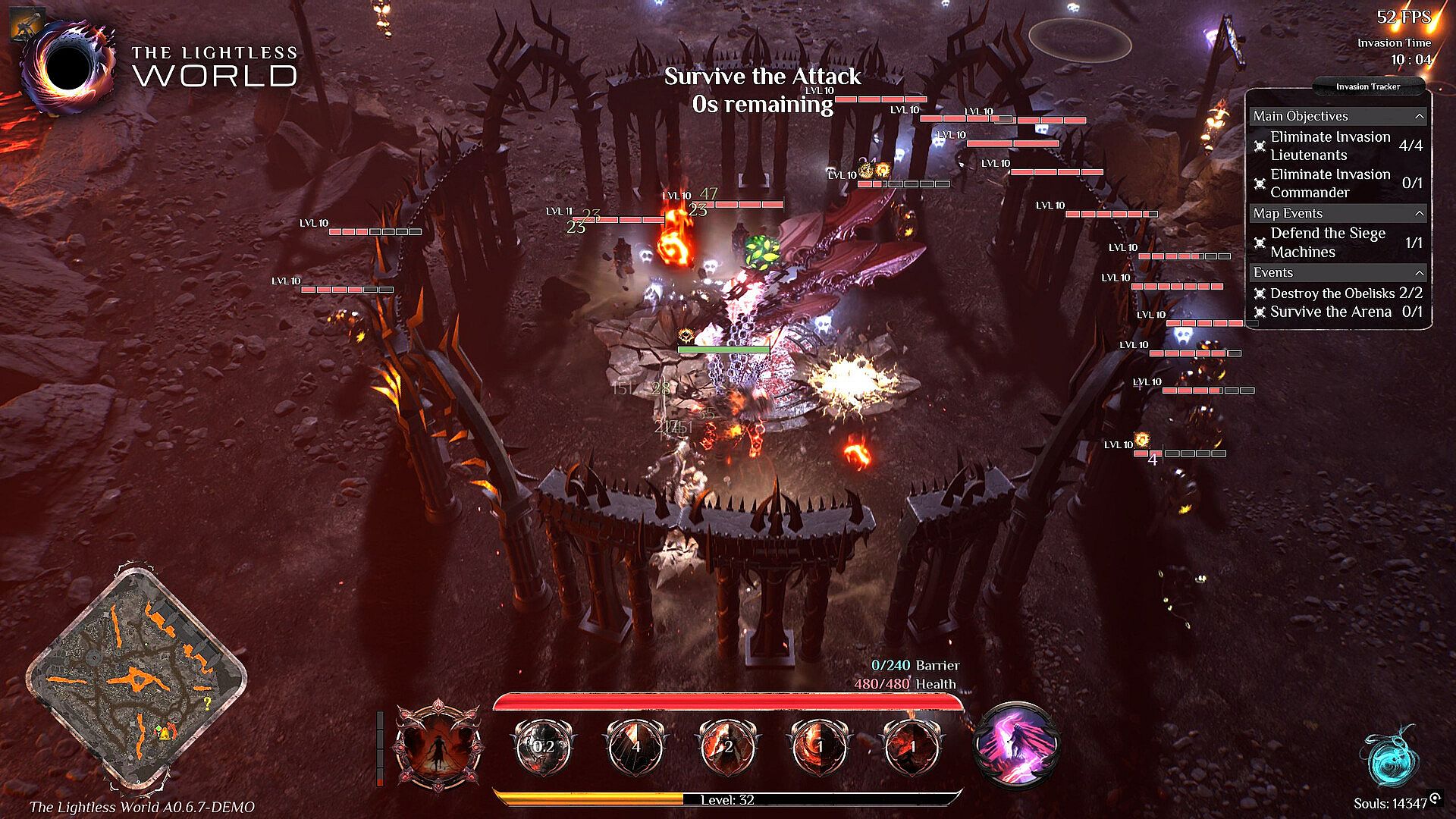Screen dimensions: 1456x819
Task: Activate the skill showing 4 second cooldown
Action: (x=635, y=747)
